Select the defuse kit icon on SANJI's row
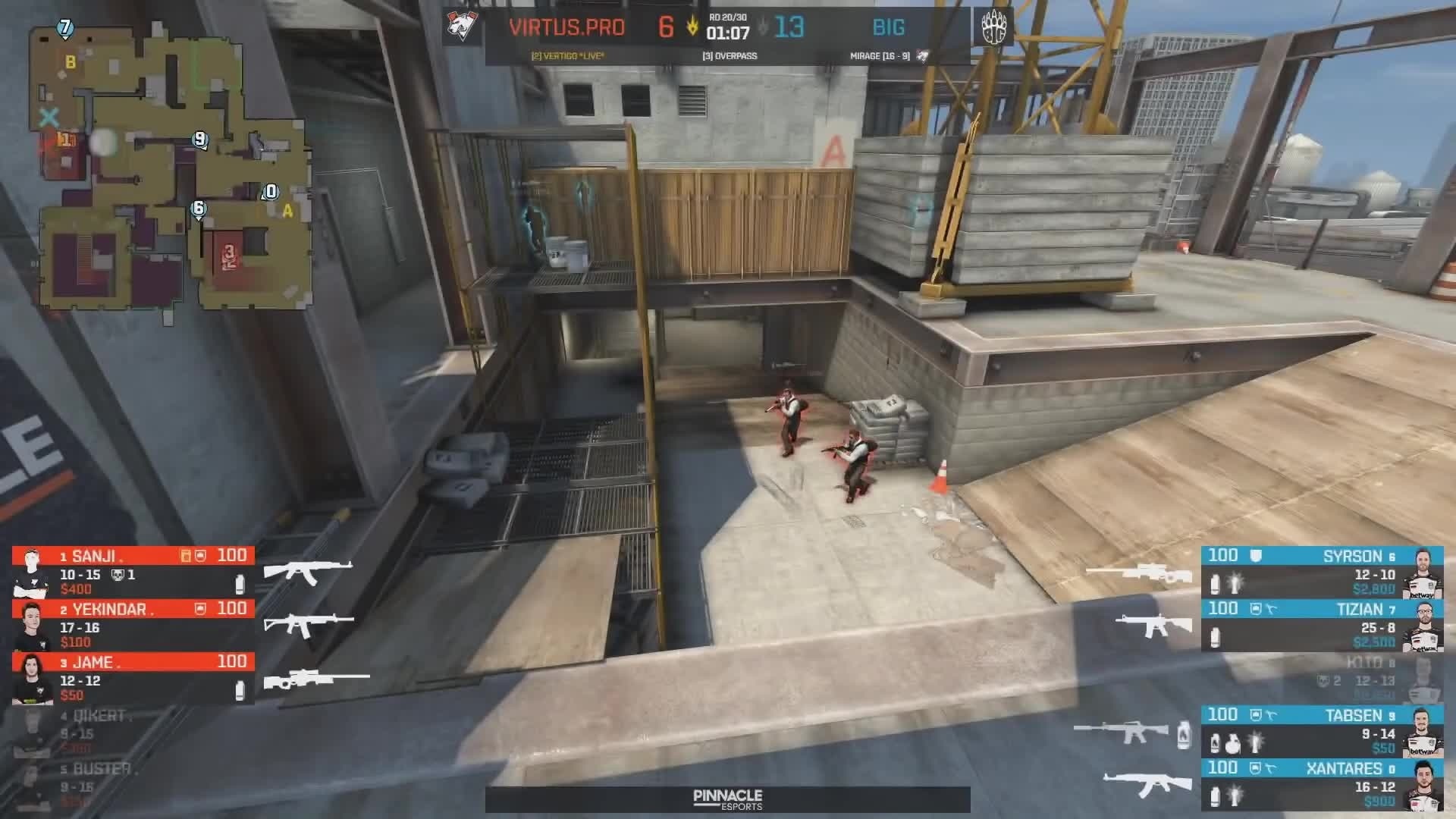The width and height of the screenshot is (1456, 819). click(186, 557)
